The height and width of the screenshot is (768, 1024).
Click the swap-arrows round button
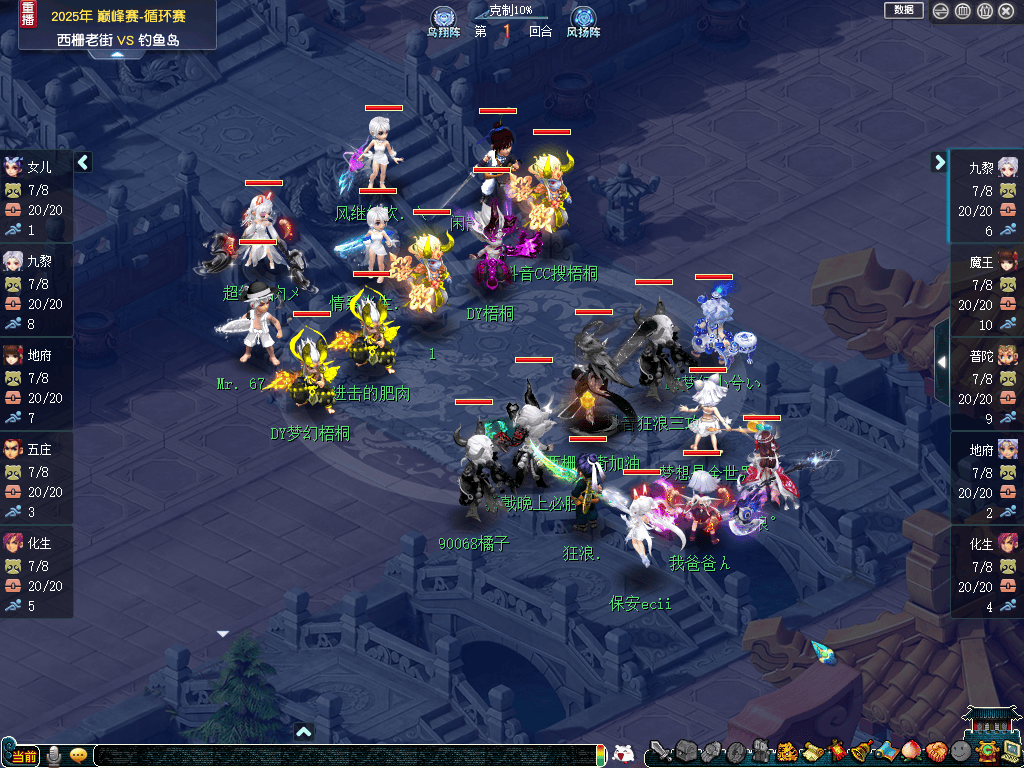coord(941,11)
